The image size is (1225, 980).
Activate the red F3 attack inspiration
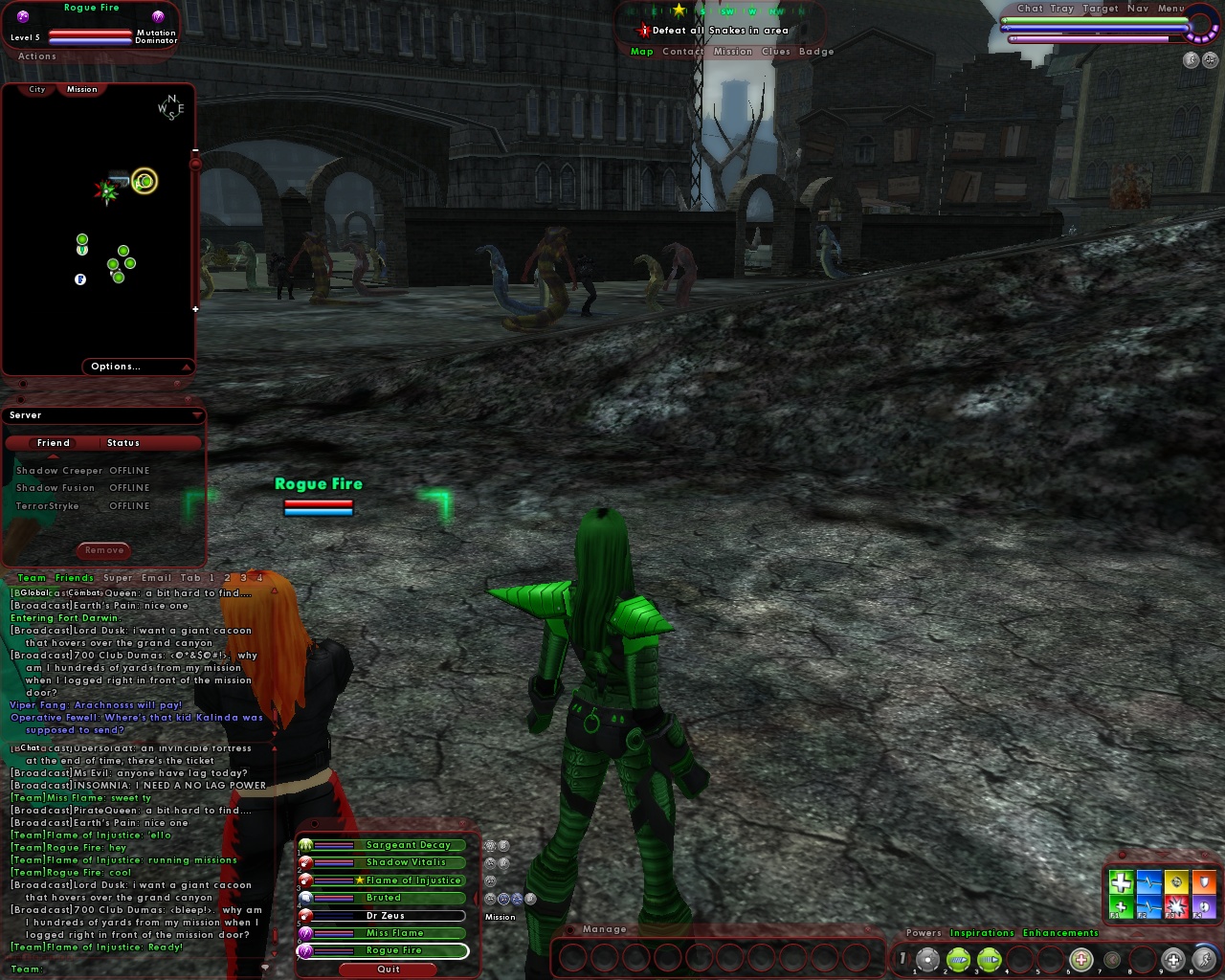[1176, 906]
